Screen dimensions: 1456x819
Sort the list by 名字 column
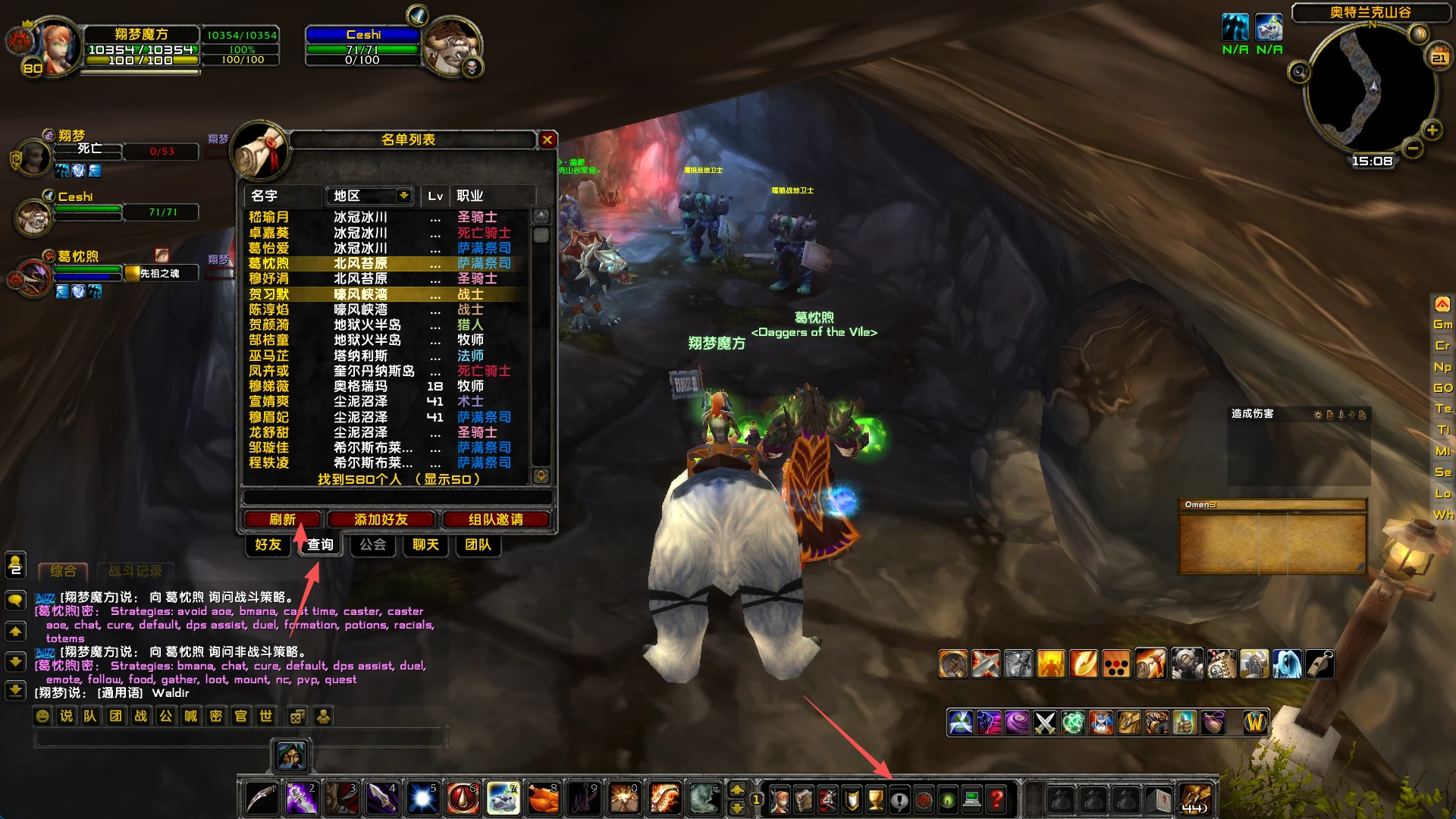tap(282, 196)
